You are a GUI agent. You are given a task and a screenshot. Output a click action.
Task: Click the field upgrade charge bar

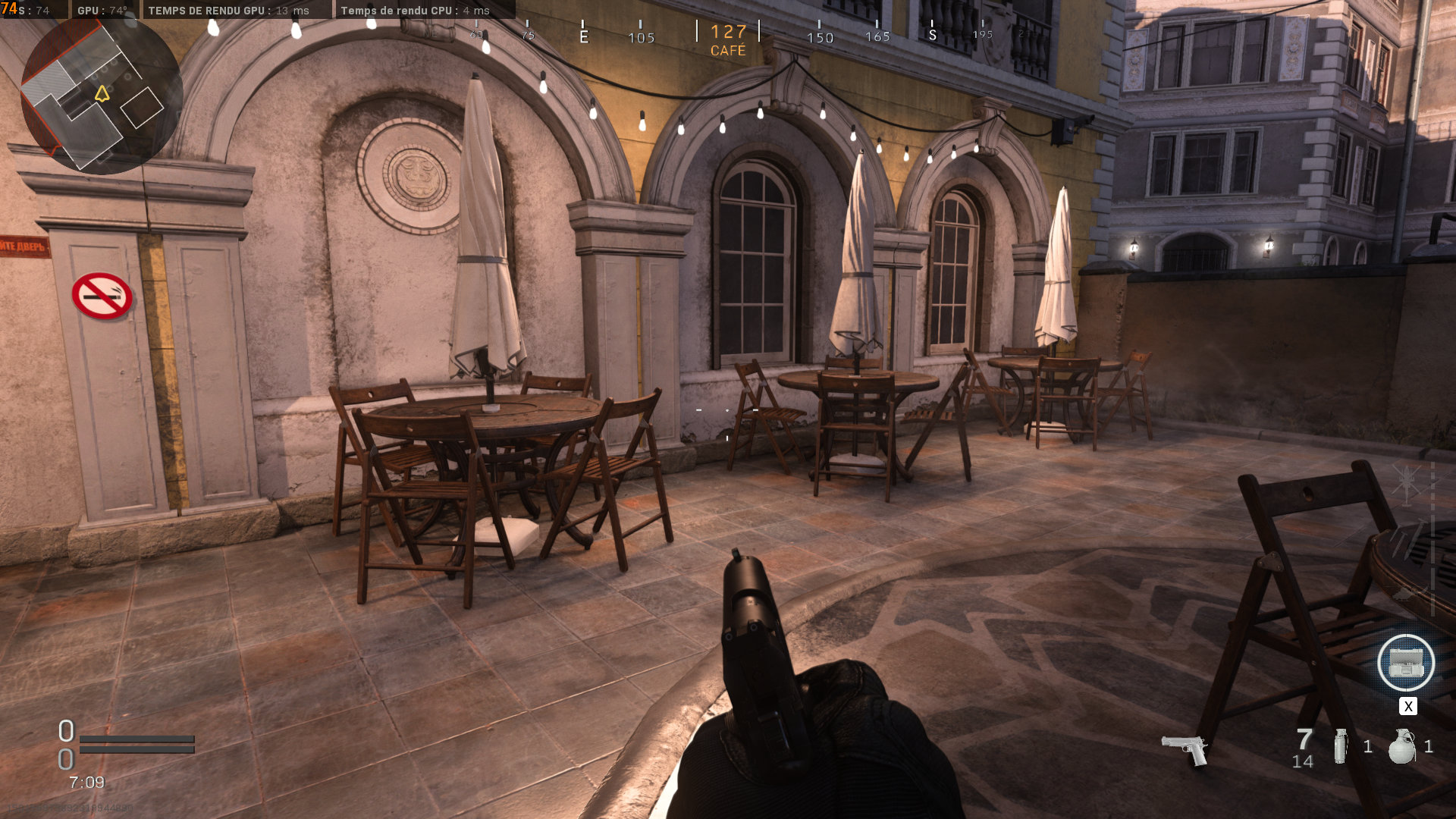(x=136, y=749)
